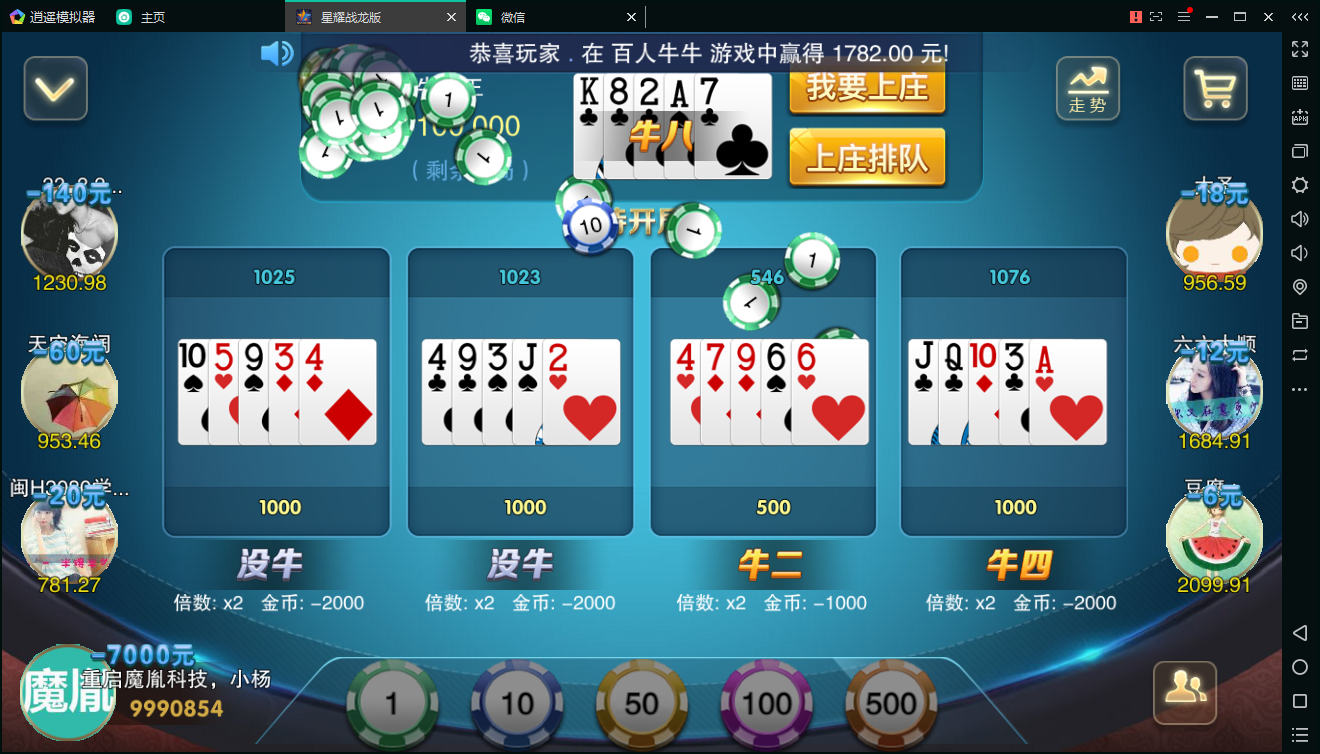Collapse the menu with the yellow down chevron
Viewport: 1320px width, 754px height.
tap(55, 88)
